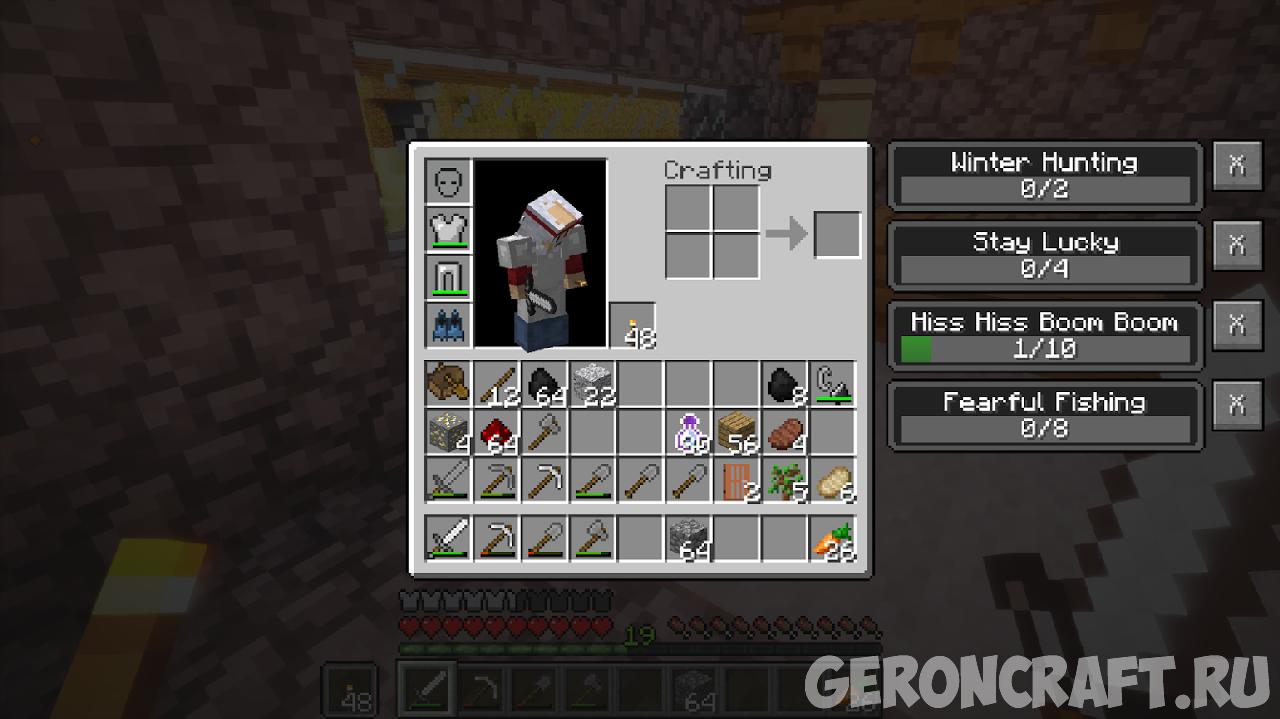Grab the 56 oak planks
This screenshot has width=1280, height=719.
pos(736,433)
